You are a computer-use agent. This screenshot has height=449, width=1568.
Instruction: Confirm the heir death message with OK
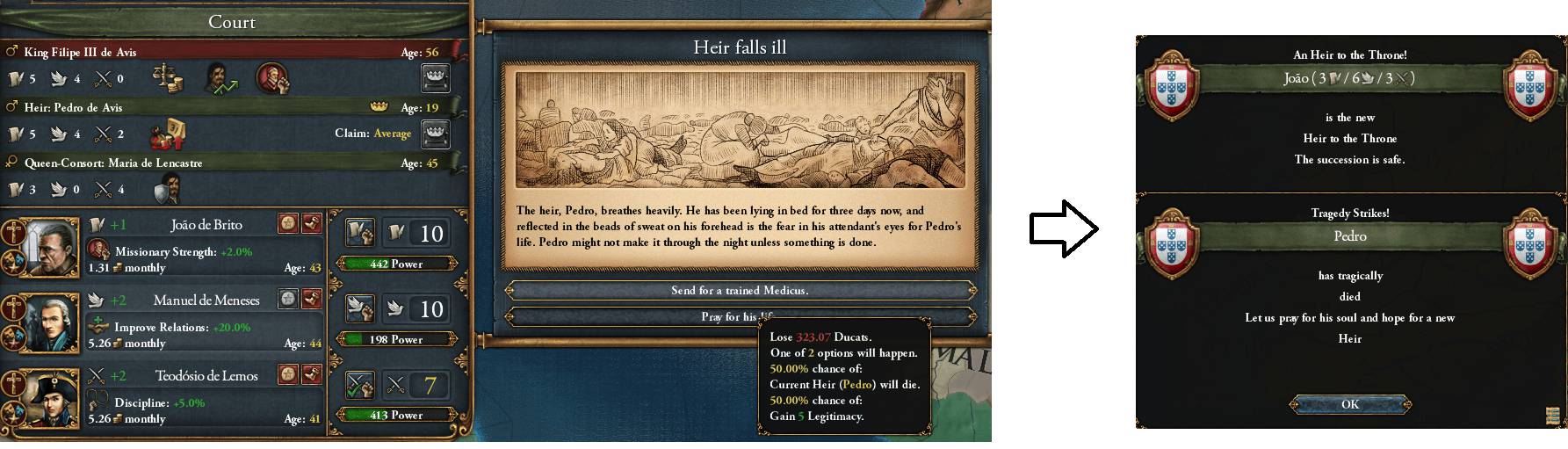click(1349, 404)
